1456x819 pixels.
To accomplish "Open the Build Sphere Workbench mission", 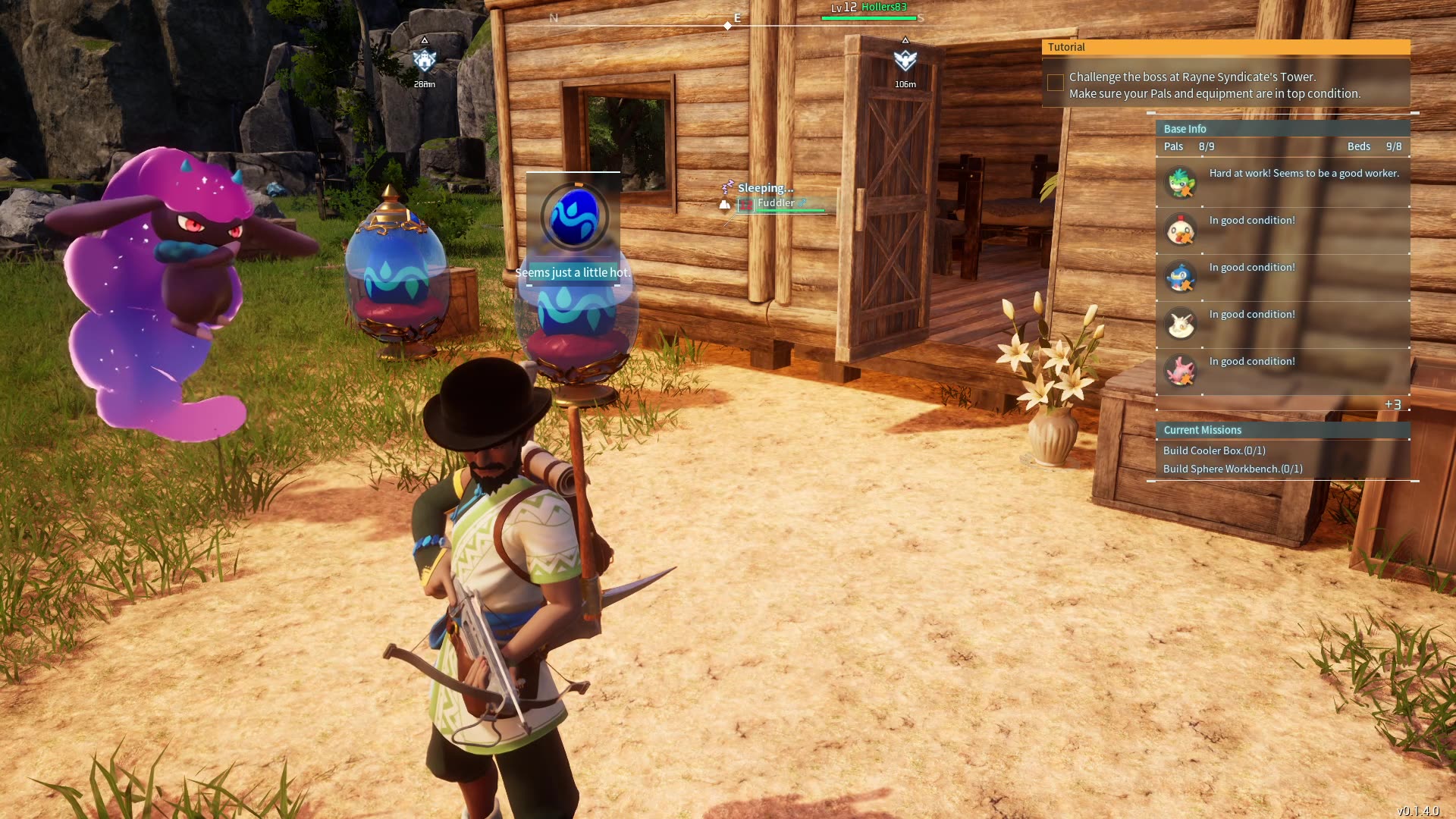I will tap(1232, 469).
